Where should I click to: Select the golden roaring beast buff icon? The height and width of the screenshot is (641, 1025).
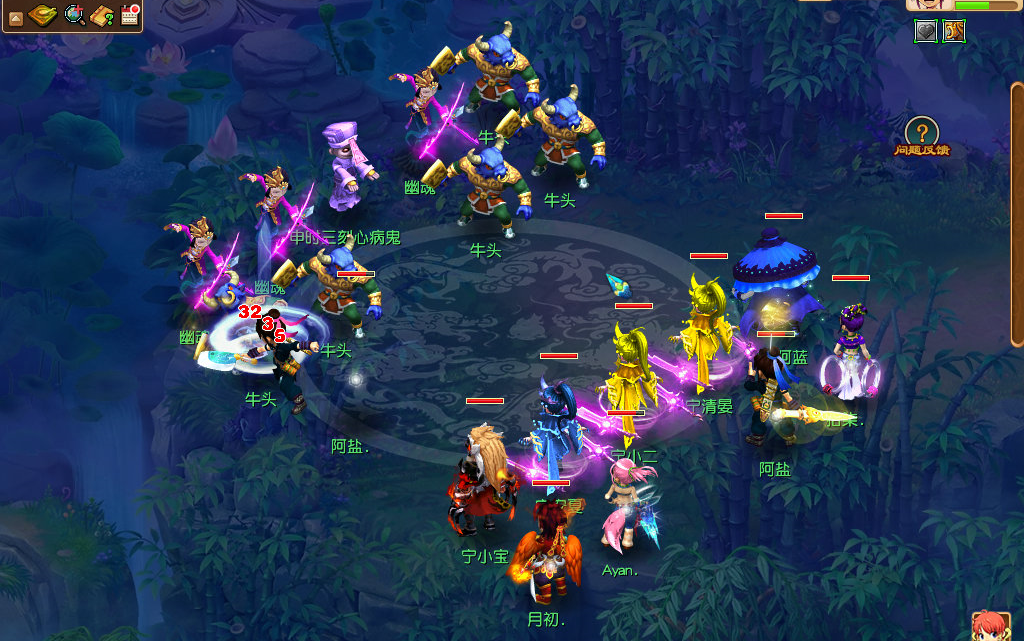tap(954, 31)
